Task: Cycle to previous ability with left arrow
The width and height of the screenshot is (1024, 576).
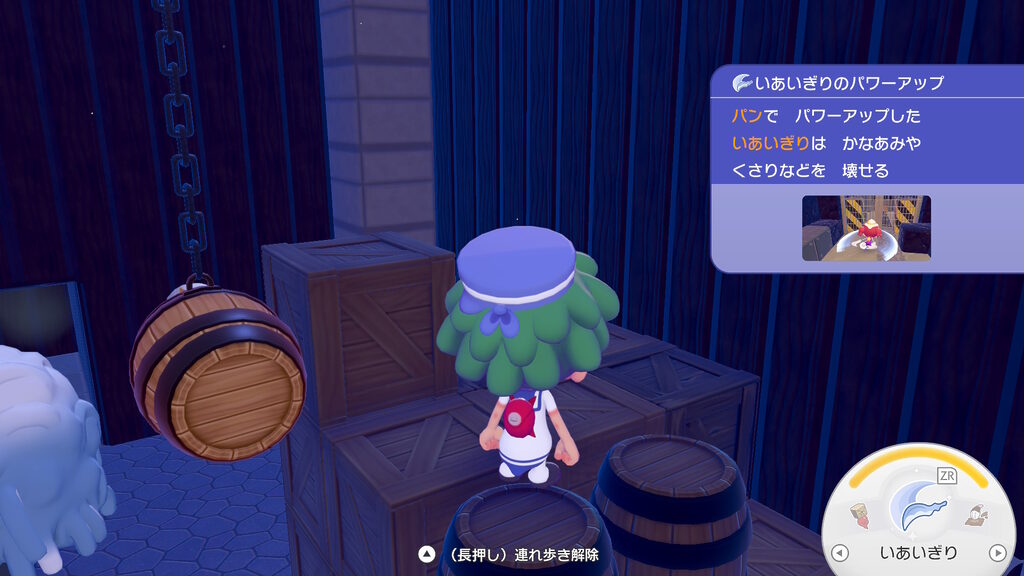Action: tap(840, 553)
